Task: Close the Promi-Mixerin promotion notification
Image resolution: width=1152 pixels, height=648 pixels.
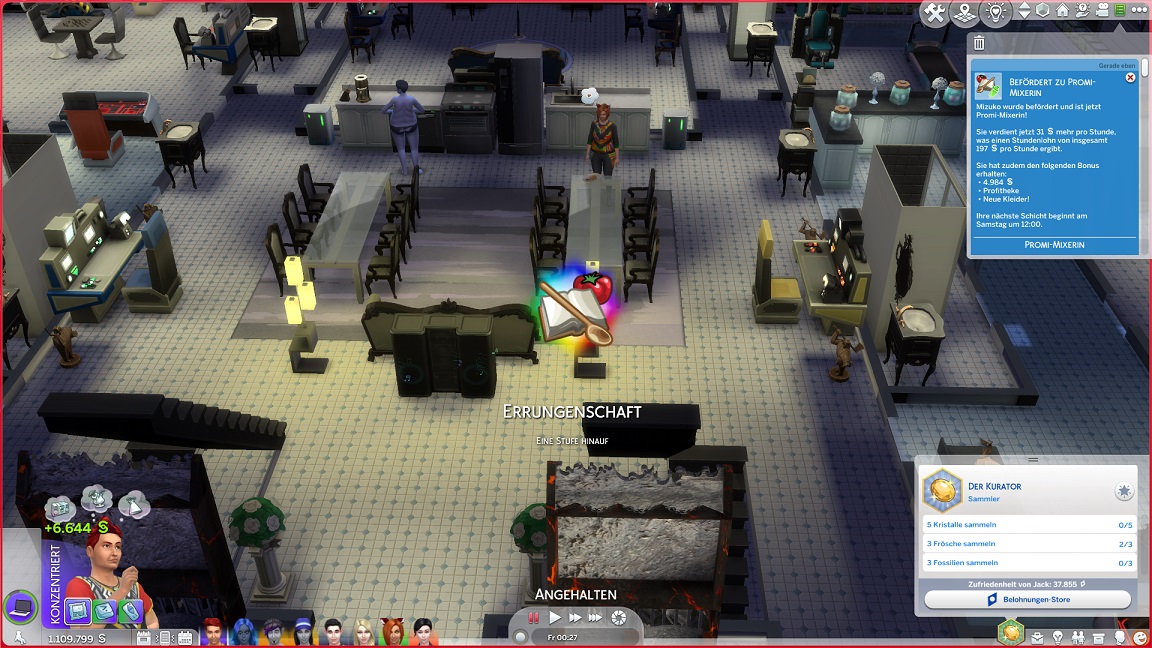Action: (x=1130, y=77)
